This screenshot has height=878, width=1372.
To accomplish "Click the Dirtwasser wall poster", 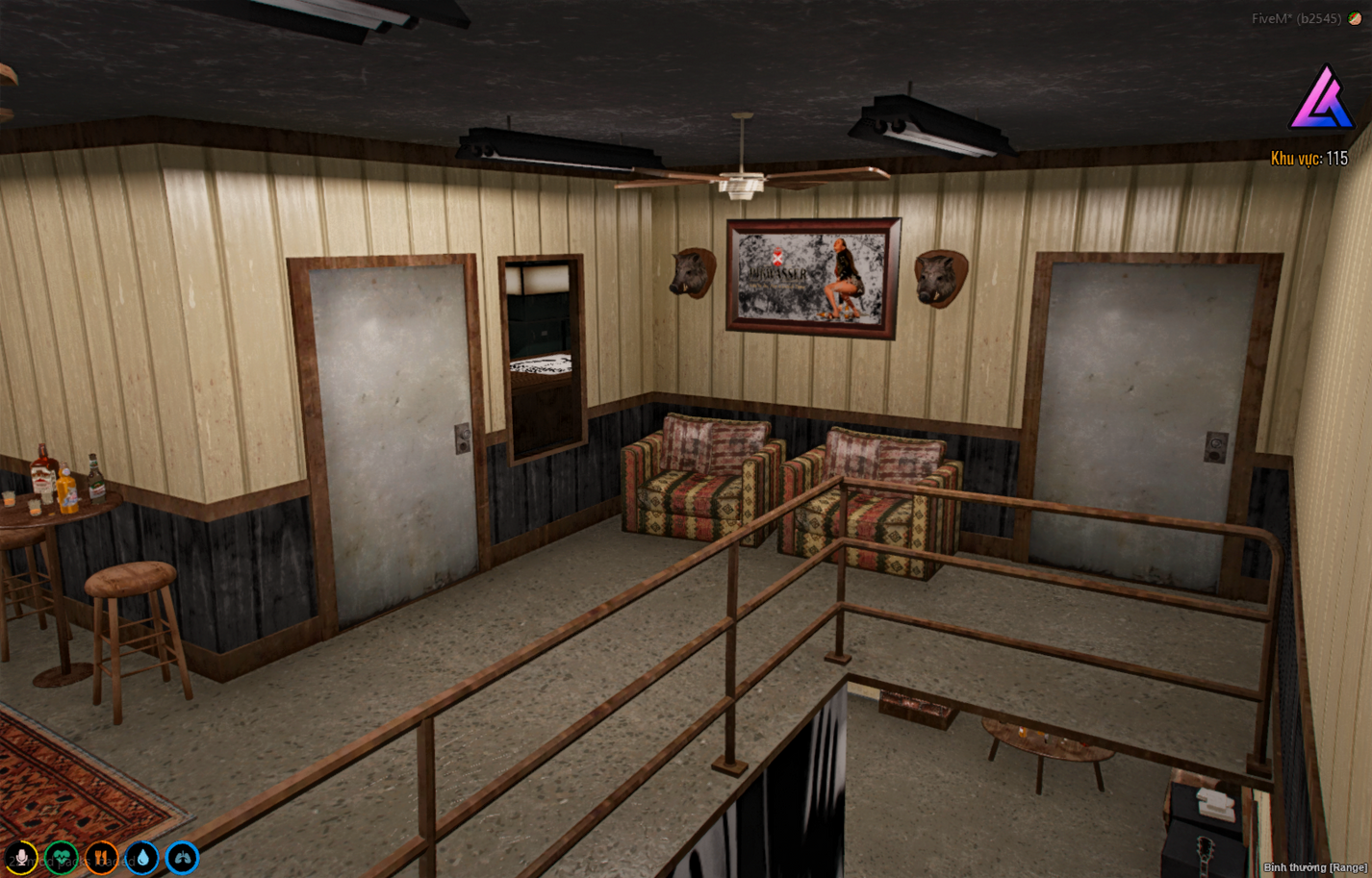I will pyautogui.click(x=811, y=277).
